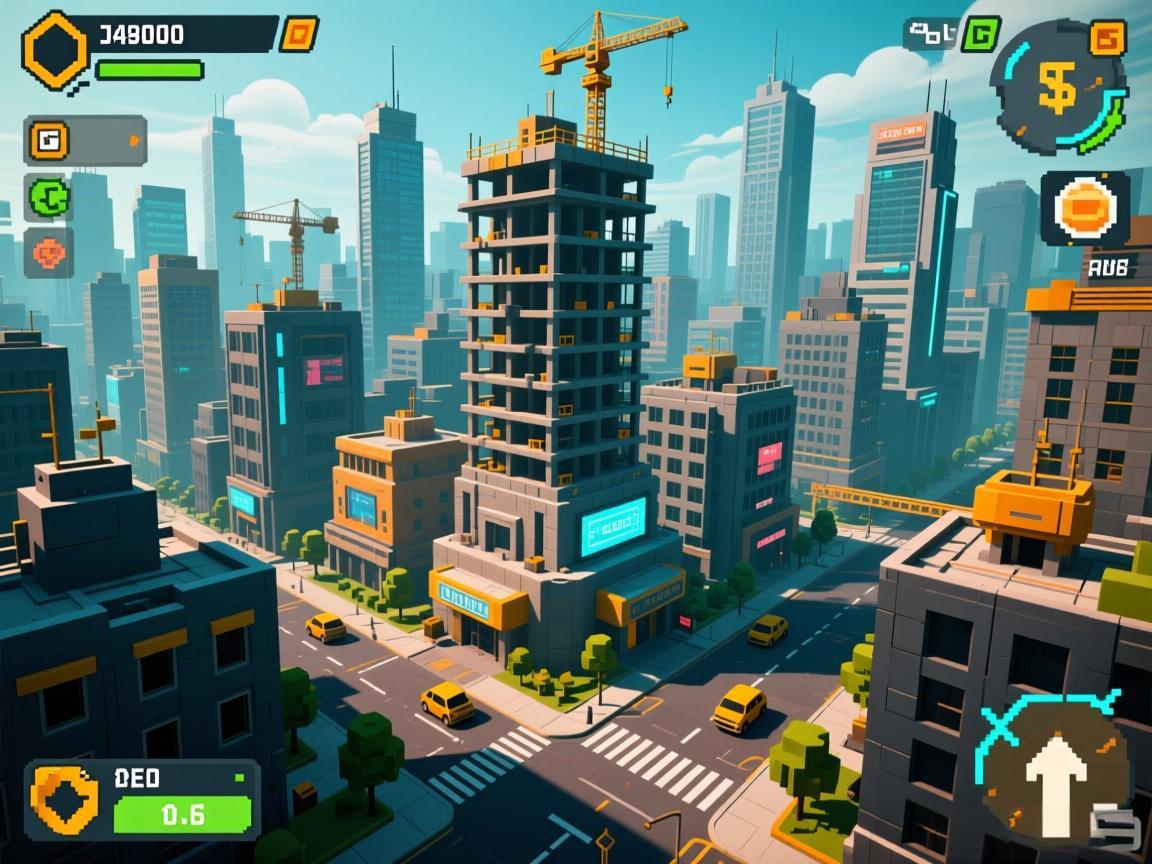1152x864 pixels.
Task: Activate the green round side icon
Action: (47, 196)
